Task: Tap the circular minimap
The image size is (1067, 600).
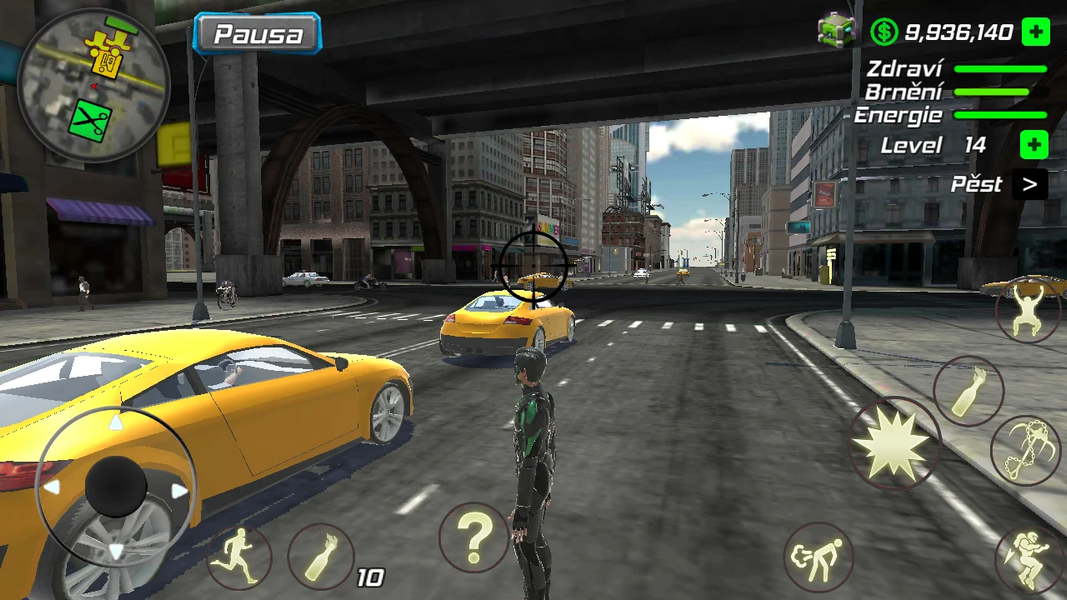Action: (x=93, y=85)
